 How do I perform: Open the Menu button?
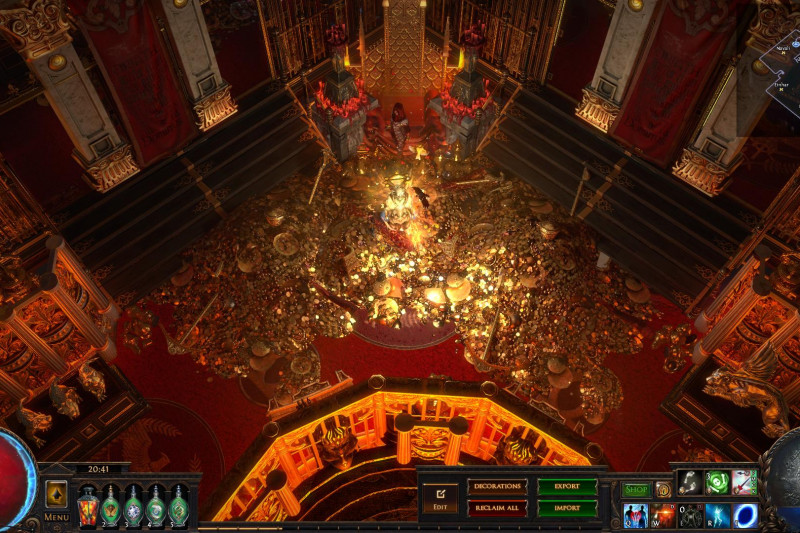point(56,517)
